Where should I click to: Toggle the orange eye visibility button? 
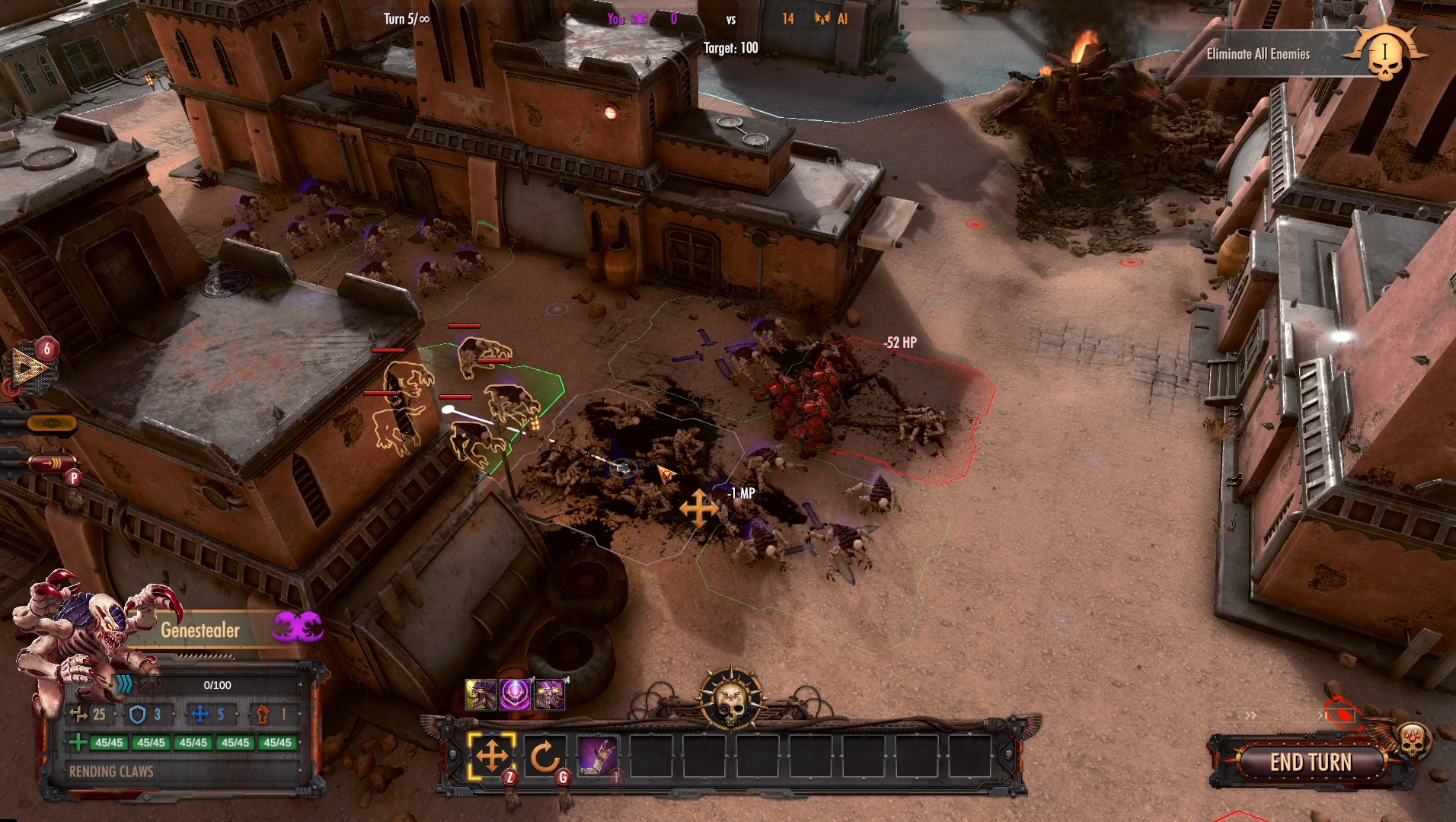pos(50,423)
